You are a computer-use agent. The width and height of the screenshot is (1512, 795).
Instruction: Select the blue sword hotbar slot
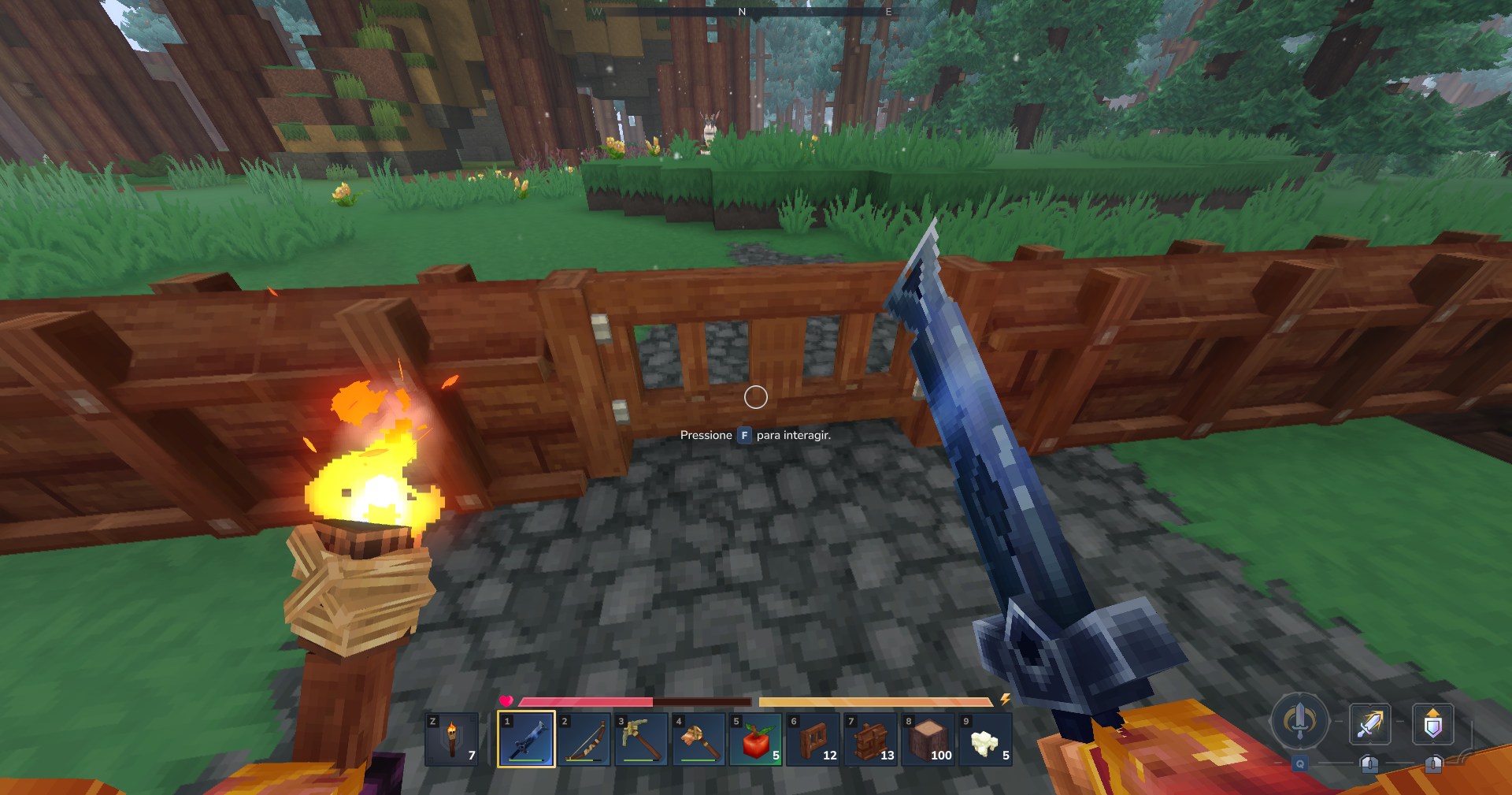(x=526, y=739)
